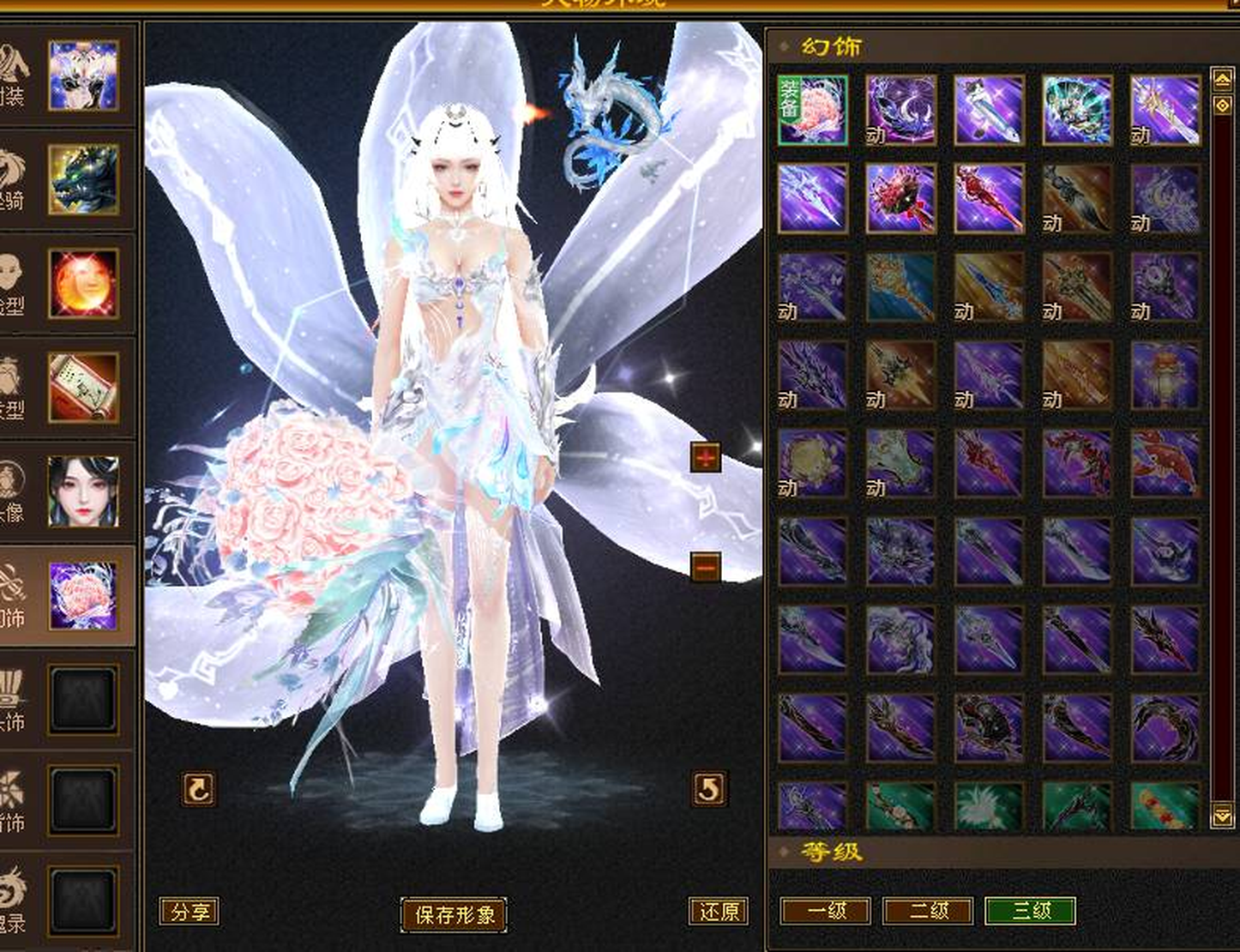Select the 一级 level filter

826,911
